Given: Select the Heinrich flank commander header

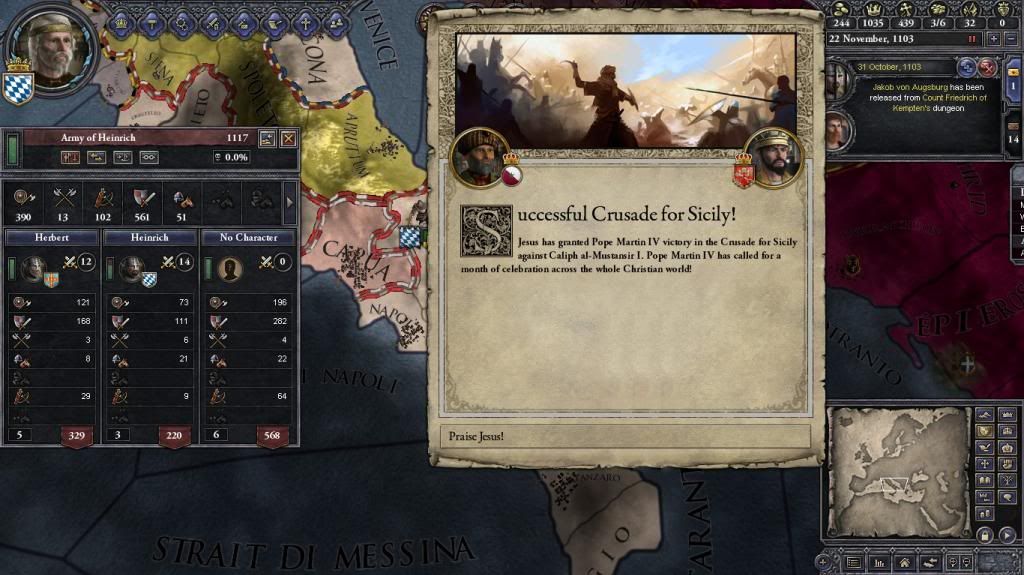Looking at the screenshot, I should pos(149,237).
